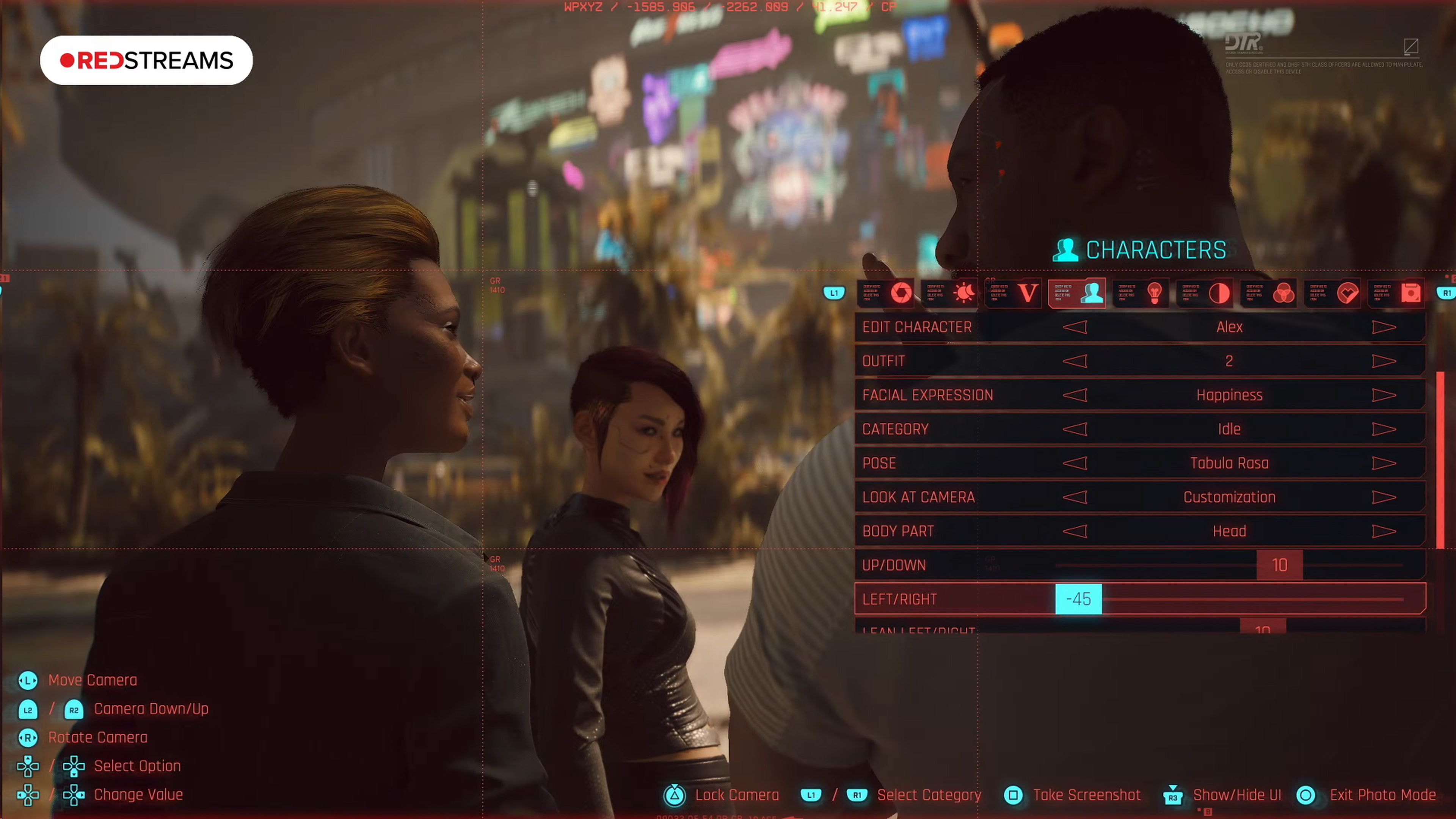Select the half-circle Effects tab
The image size is (1456, 819).
pyautogui.click(x=1219, y=293)
